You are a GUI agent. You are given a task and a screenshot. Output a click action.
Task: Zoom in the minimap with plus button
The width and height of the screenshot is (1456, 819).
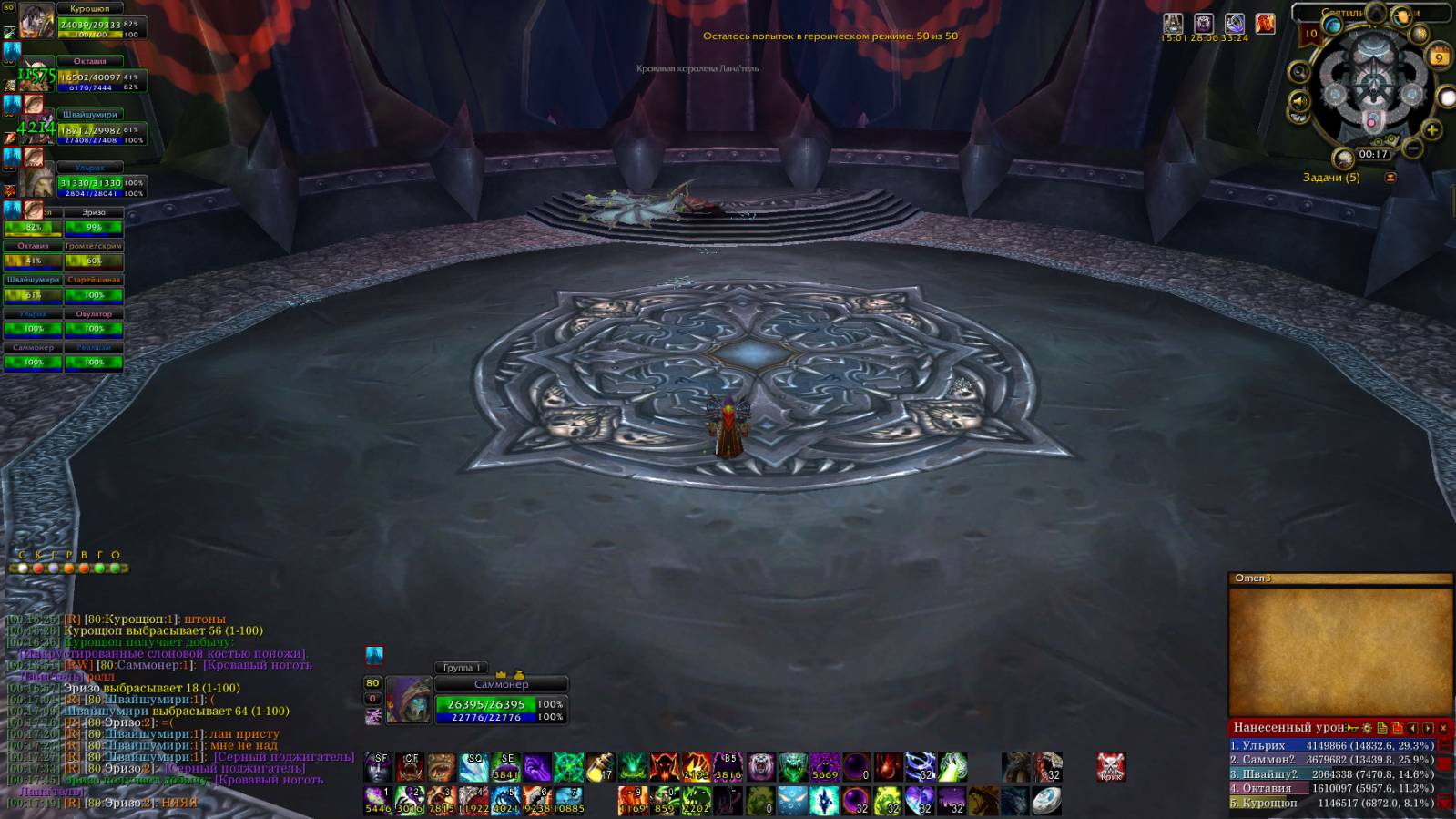tap(1431, 130)
